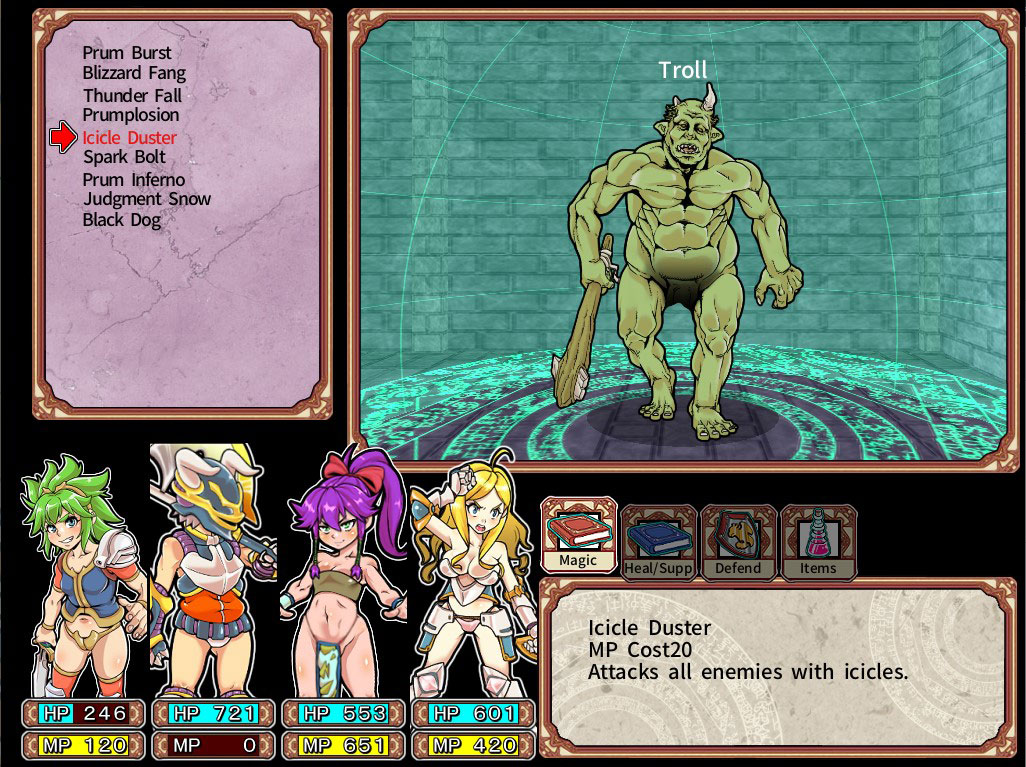The image size is (1026, 767).
Task: Select the Black Dog spell
Action: tap(122, 219)
